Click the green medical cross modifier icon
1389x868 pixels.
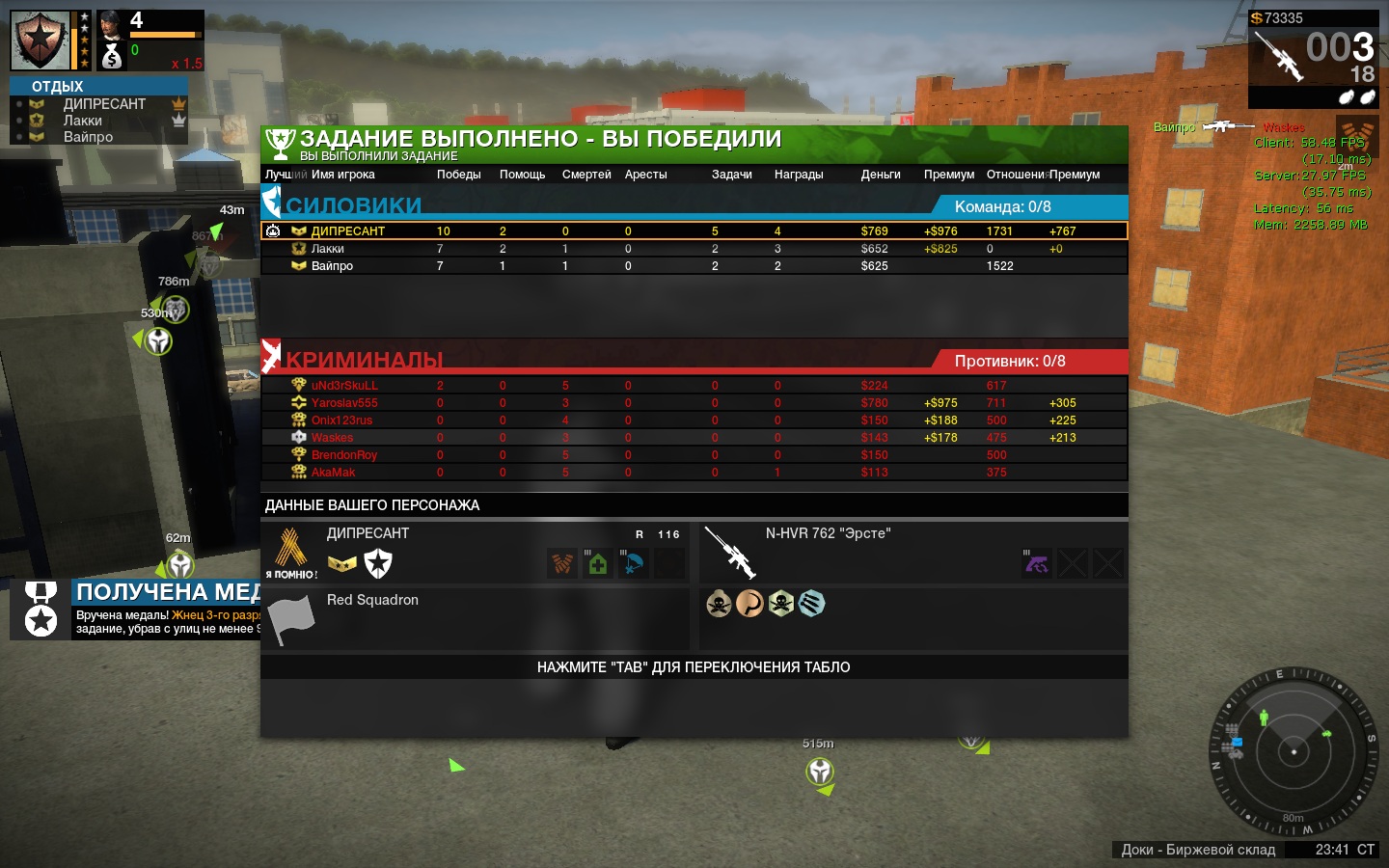(598, 563)
